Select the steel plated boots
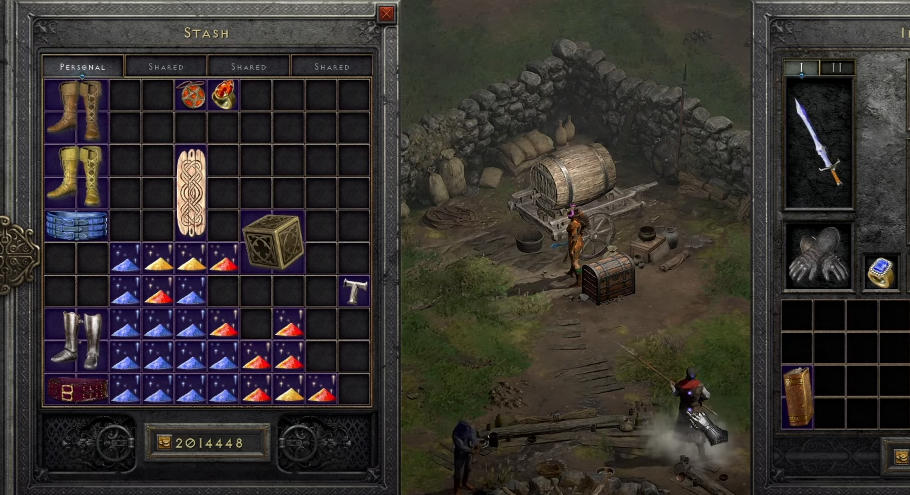 coord(76,338)
